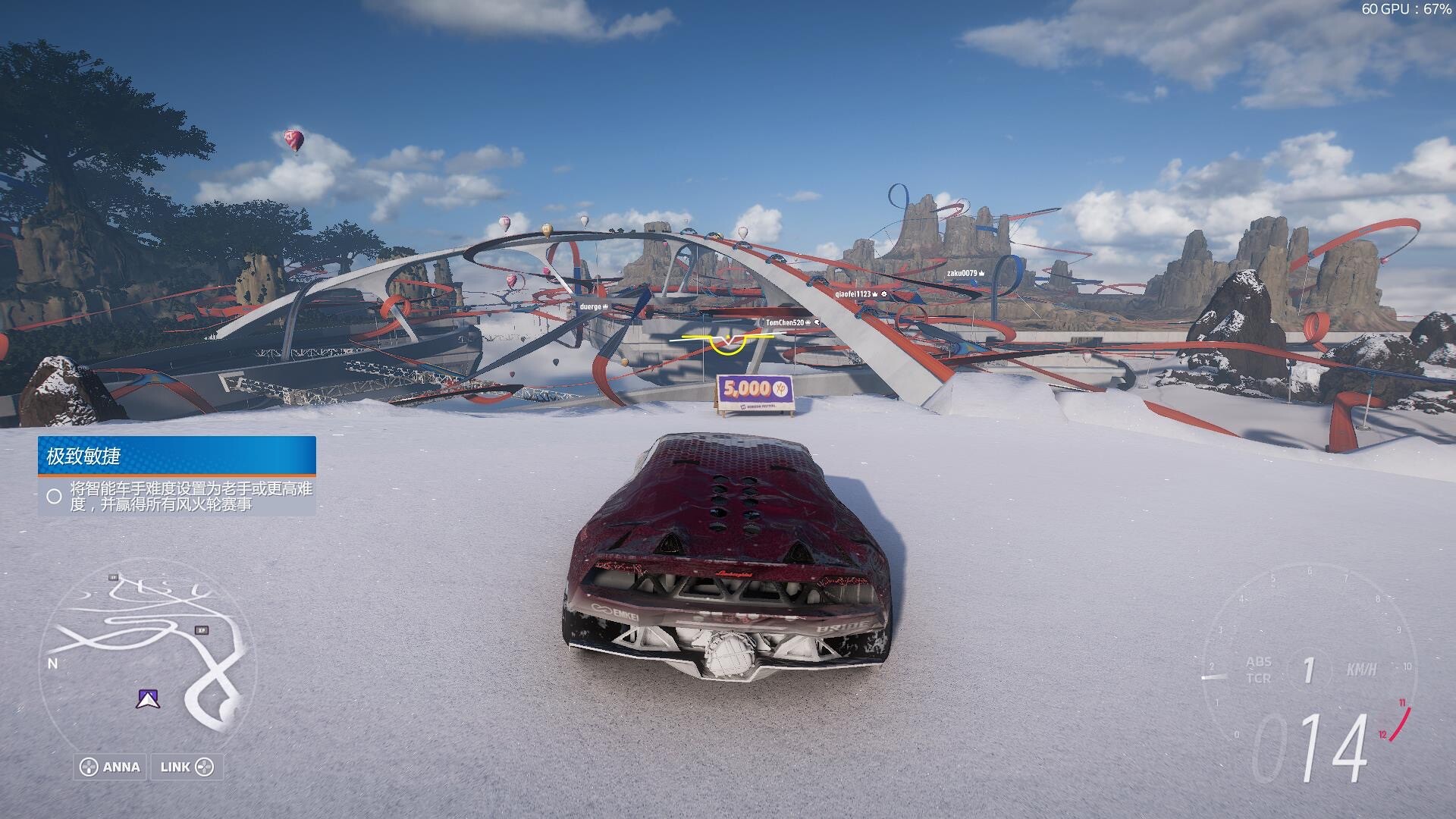Click the player arrow on the minimap
The image size is (1456, 819).
click(147, 698)
